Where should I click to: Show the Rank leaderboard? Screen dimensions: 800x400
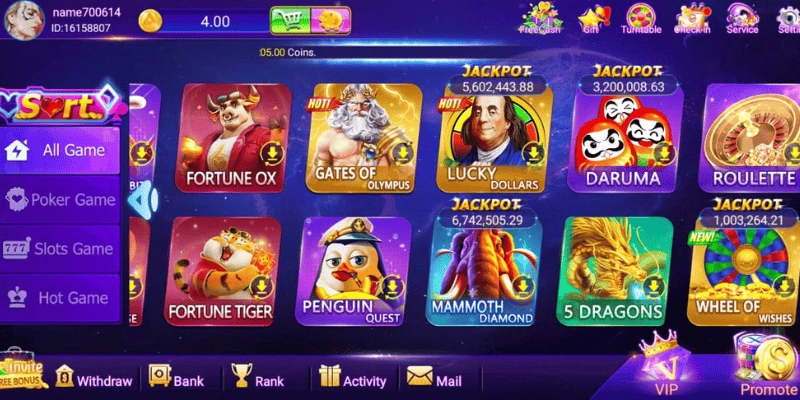(x=257, y=379)
